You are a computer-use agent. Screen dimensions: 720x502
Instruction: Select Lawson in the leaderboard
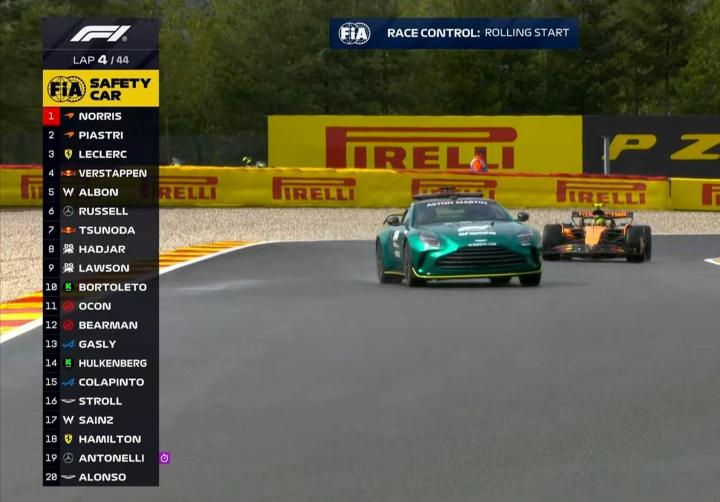pyautogui.click(x=100, y=268)
